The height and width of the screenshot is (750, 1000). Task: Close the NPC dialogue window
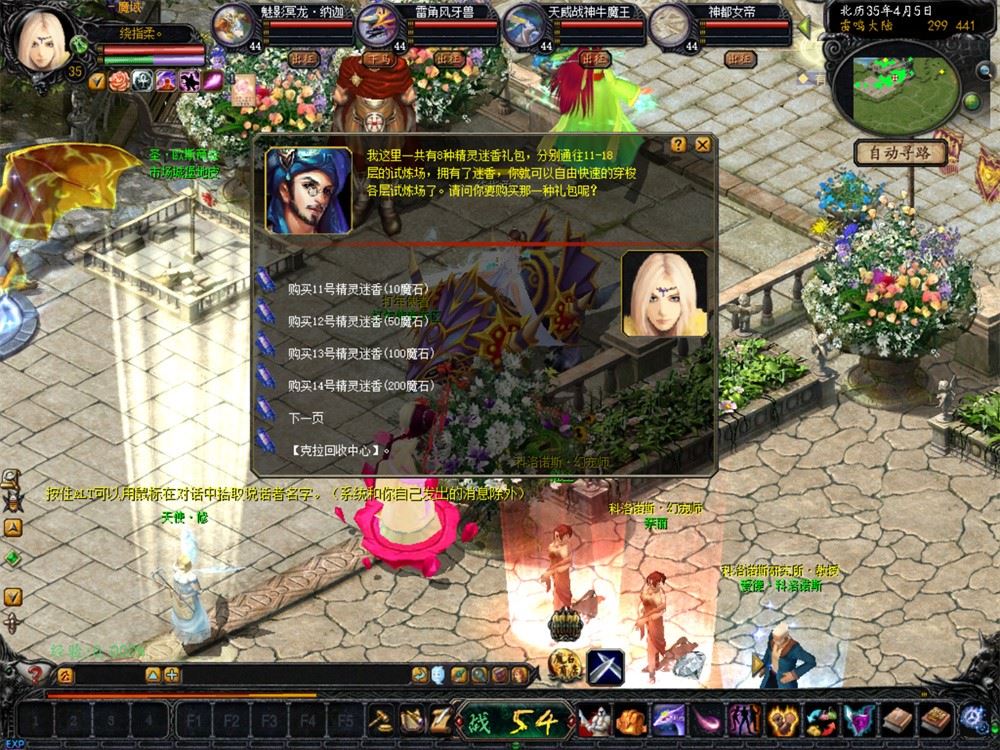click(704, 144)
